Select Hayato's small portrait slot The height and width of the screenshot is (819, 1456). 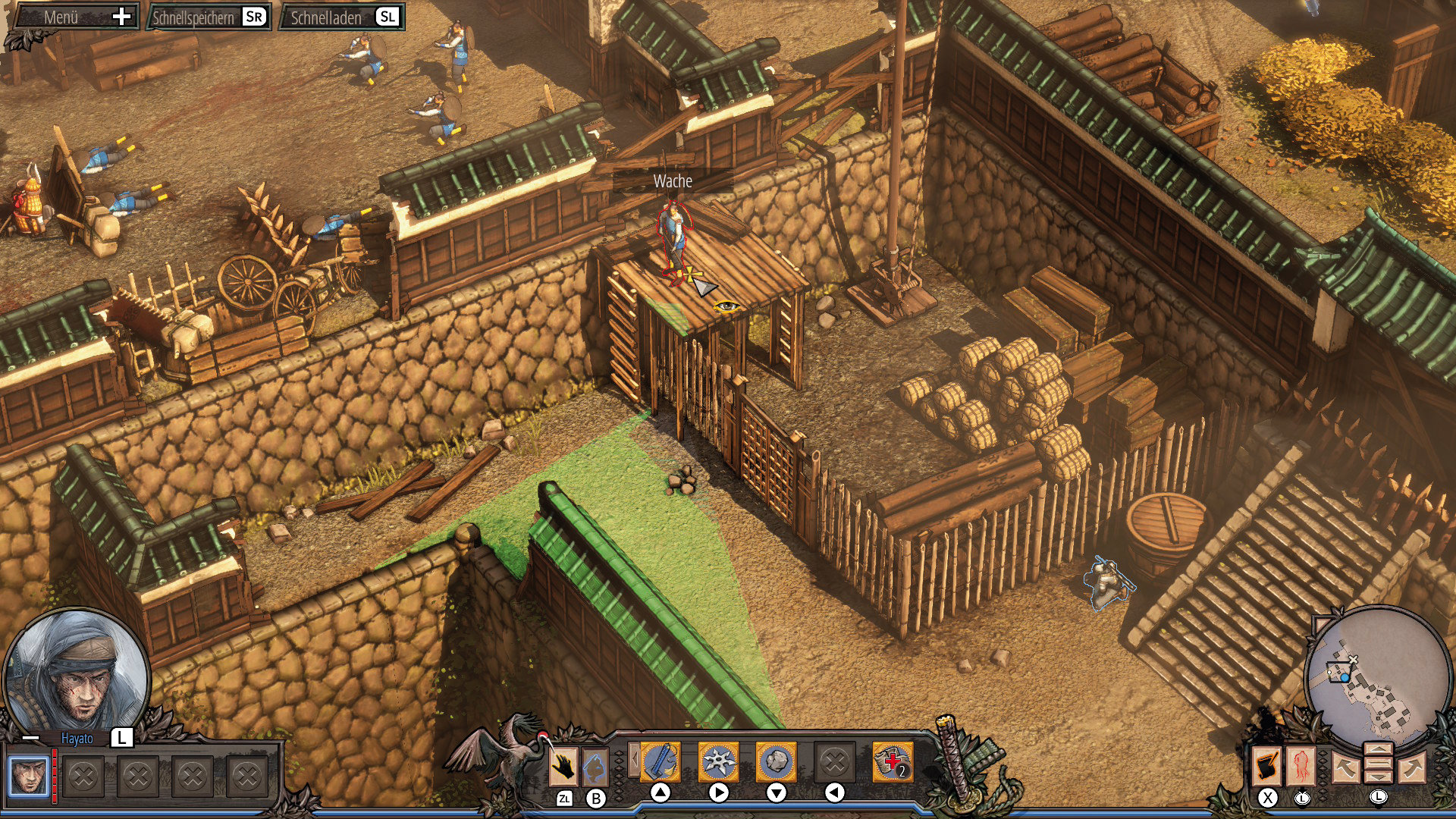tap(29, 776)
